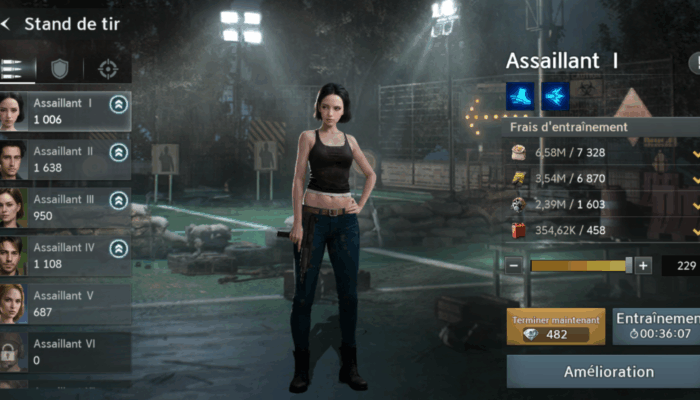This screenshot has width=700, height=400.
Task: Switch to the bullets category tab
Action: pyautogui.click(x=14, y=69)
